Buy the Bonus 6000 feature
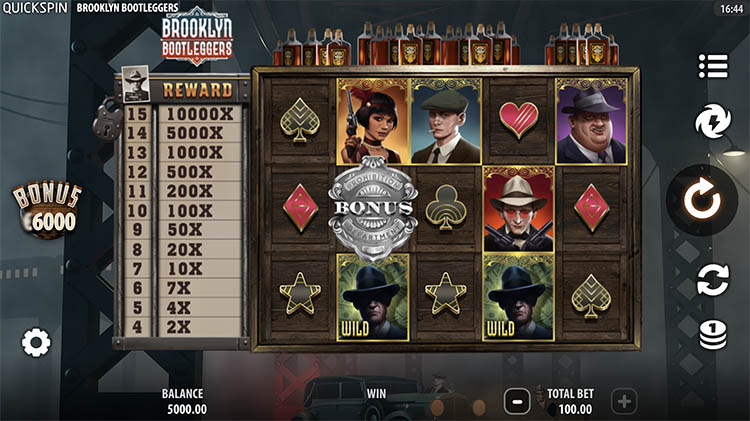 click(45, 209)
